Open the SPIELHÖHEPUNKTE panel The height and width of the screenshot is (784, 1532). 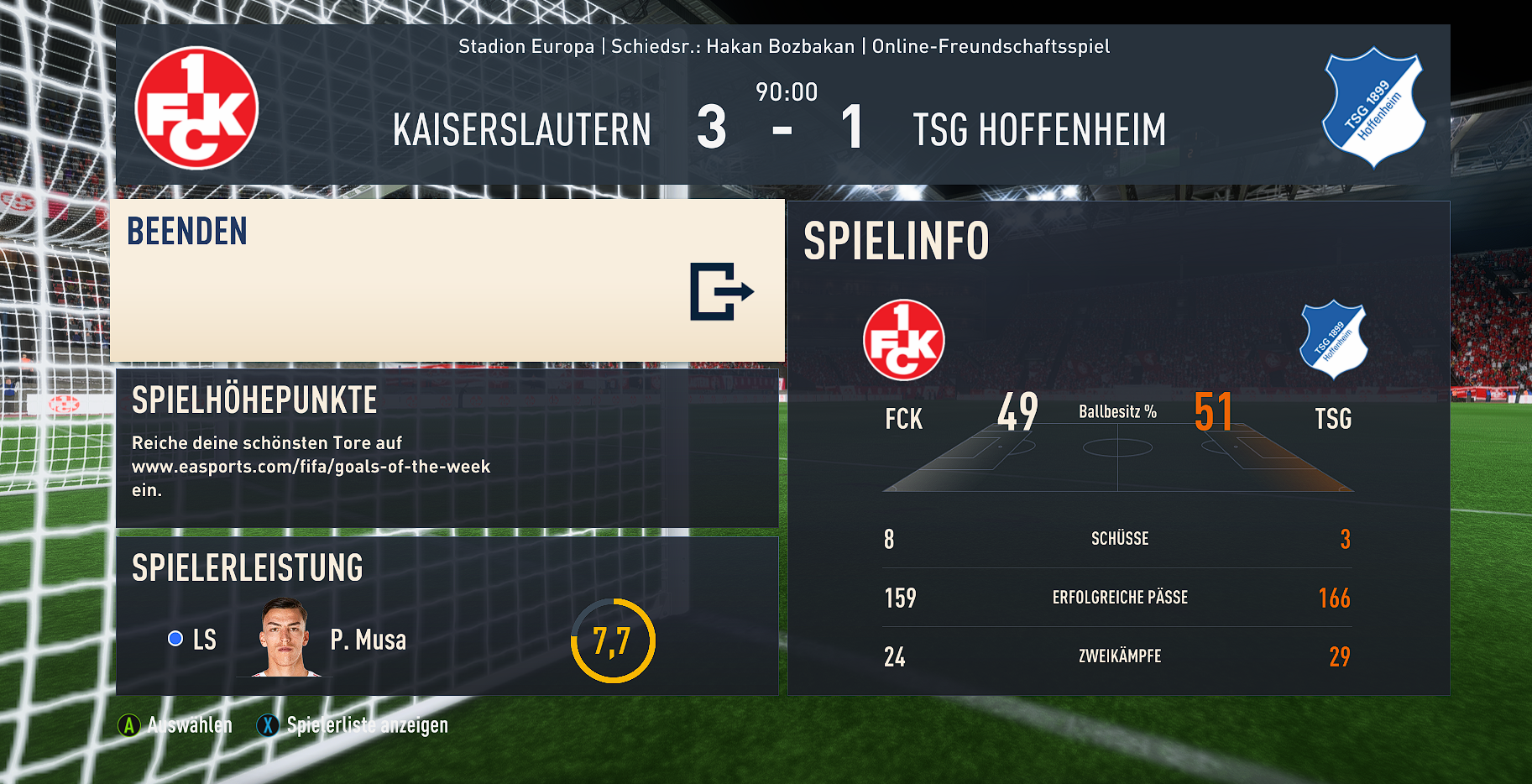tap(447, 447)
